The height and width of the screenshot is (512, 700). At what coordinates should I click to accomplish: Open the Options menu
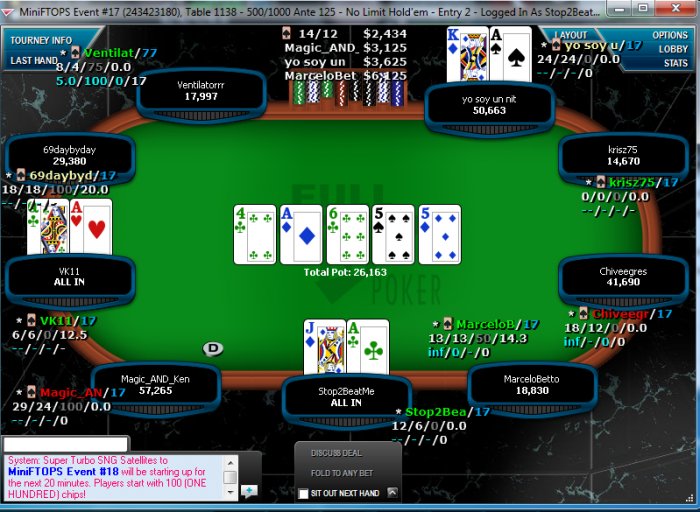[670, 35]
